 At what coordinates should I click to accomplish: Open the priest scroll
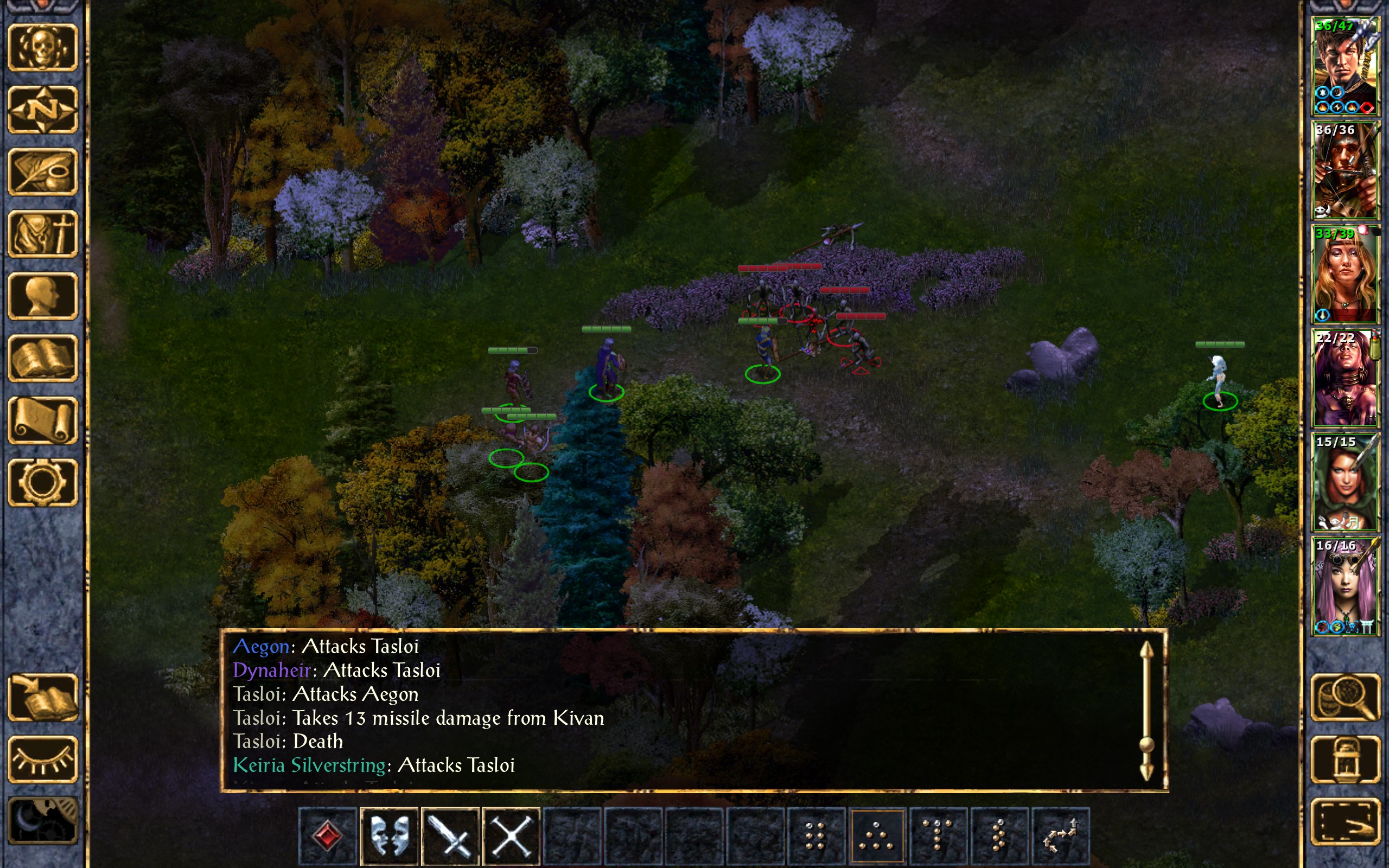point(43,420)
